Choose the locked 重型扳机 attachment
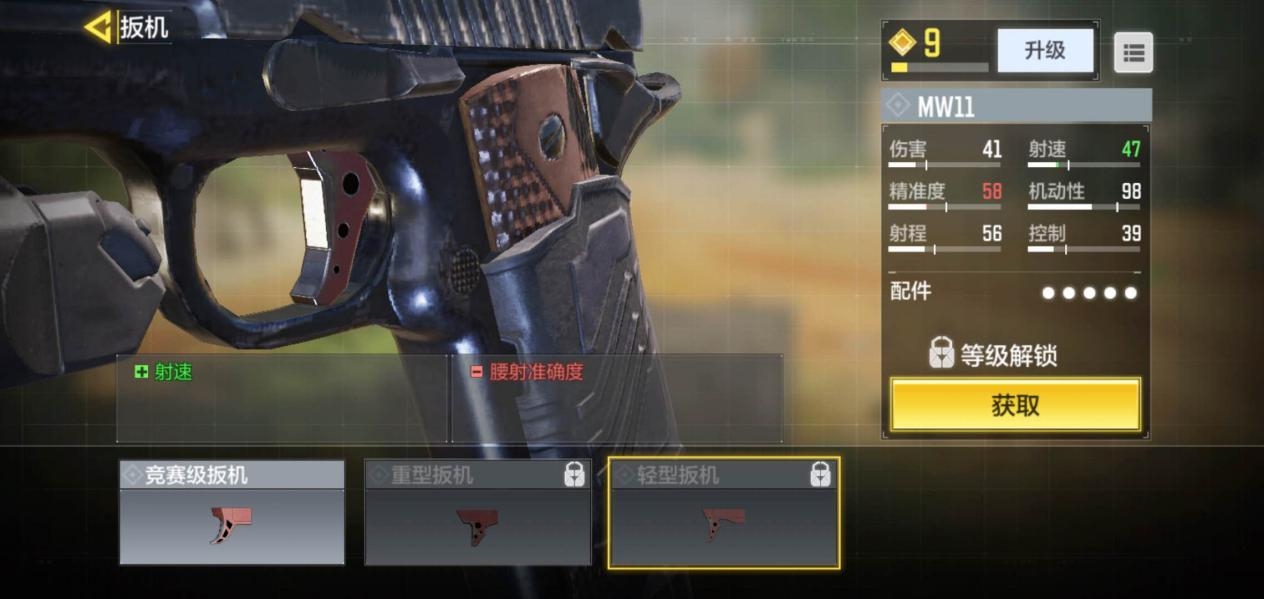Screen dimensions: 1264x599 (x=477, y=513)
